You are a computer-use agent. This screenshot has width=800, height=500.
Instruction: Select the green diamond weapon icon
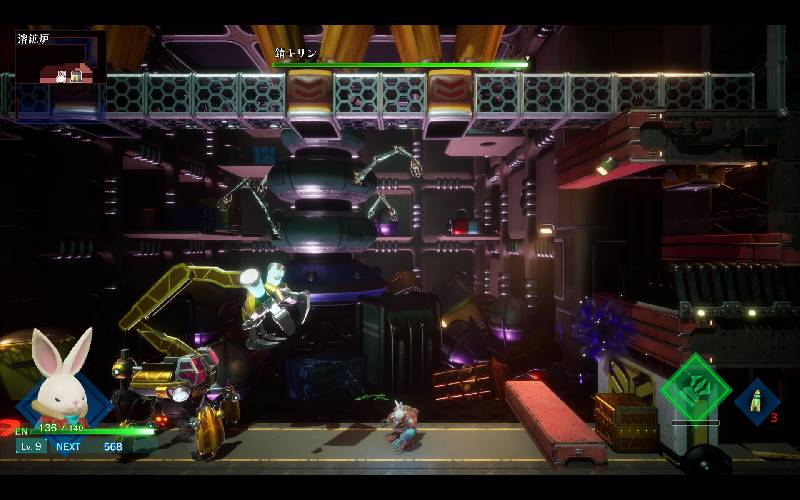697,387
